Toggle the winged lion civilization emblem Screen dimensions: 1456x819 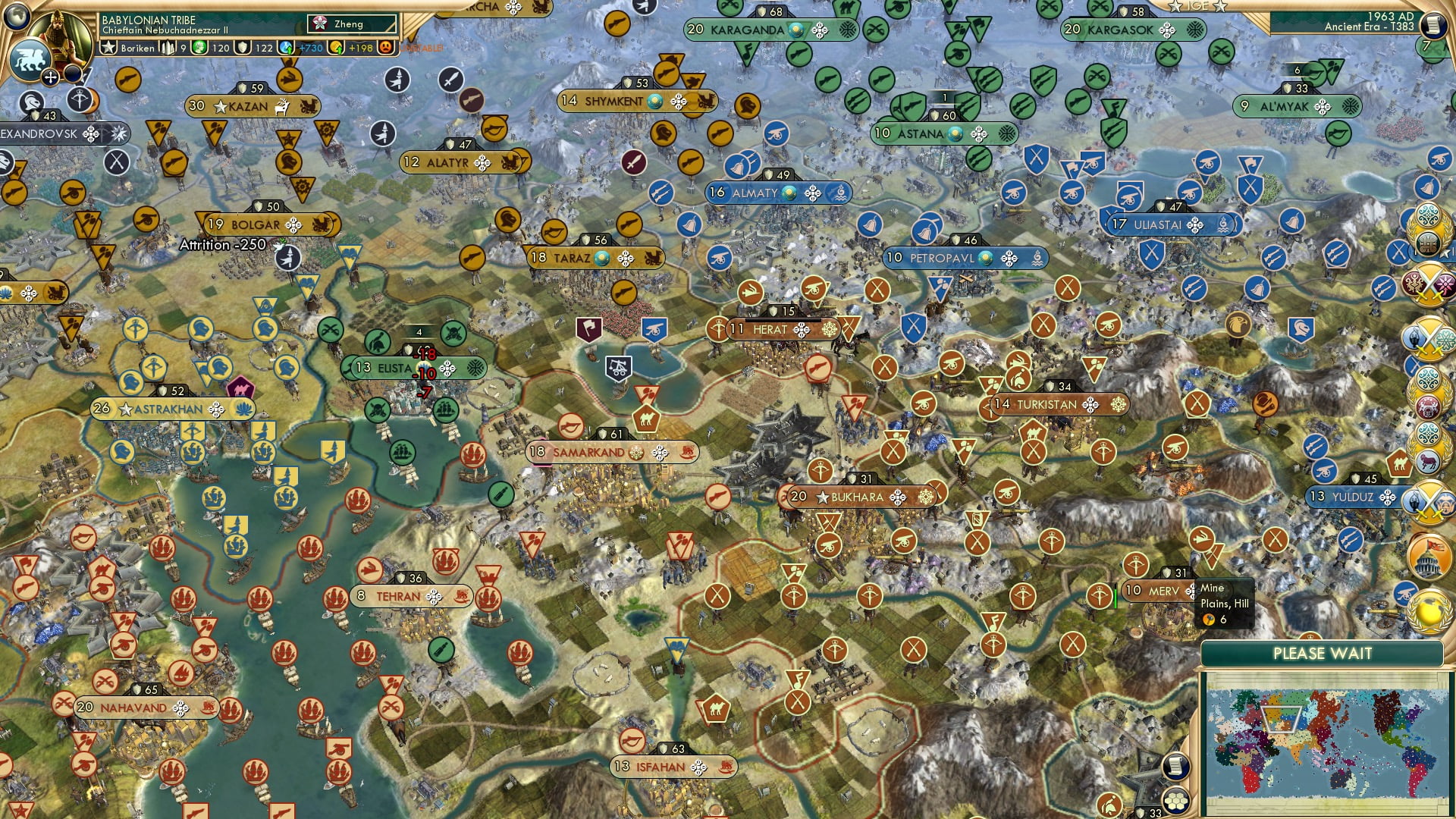tap(30, 59)
